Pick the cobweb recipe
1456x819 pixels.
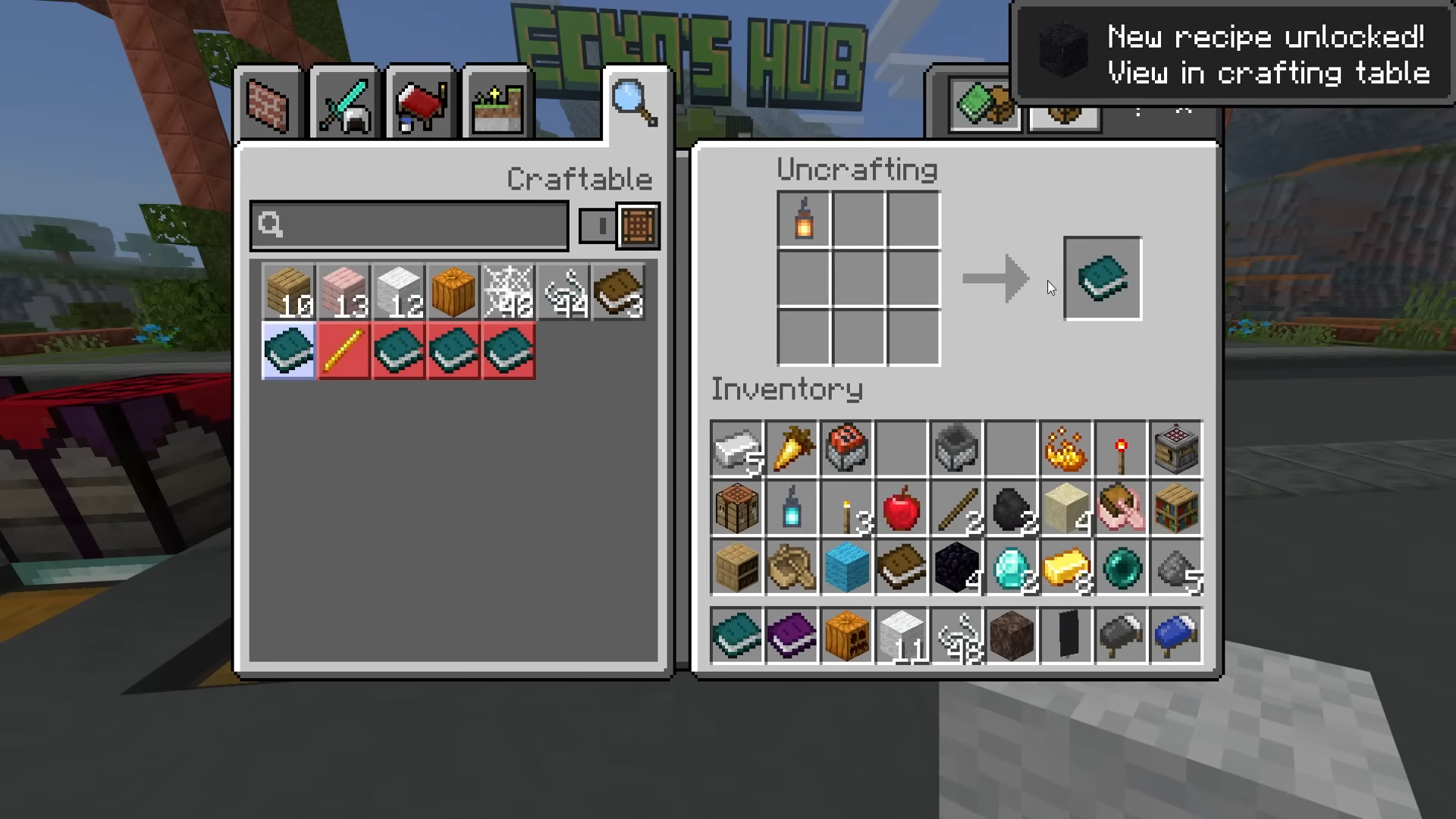[508, 292]
